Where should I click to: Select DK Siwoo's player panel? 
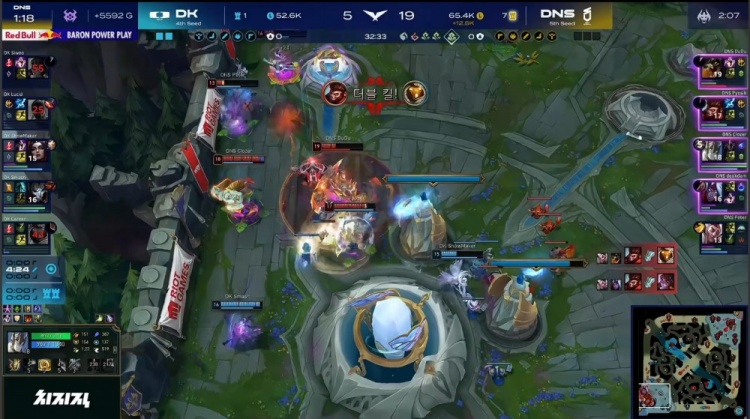[27, 67]
